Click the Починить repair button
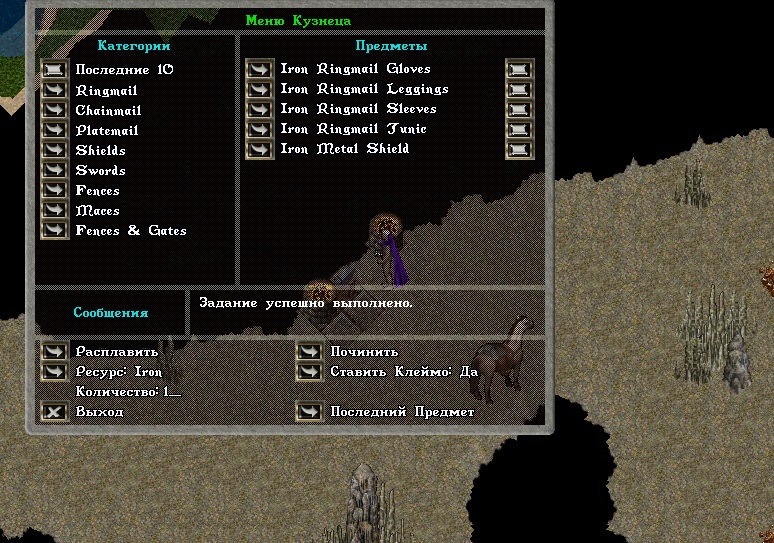The height and width of the screenshot is (543, 774). click(309, 351)
